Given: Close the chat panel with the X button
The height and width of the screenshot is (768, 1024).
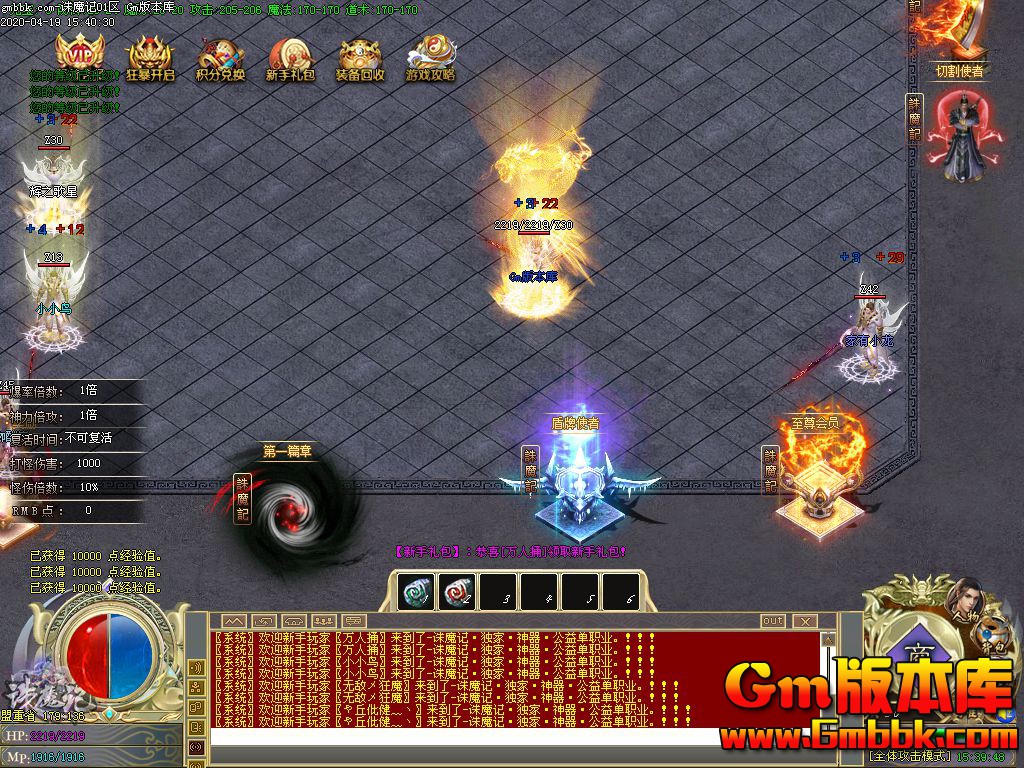Looking at the screenshot, I should 805,621.
